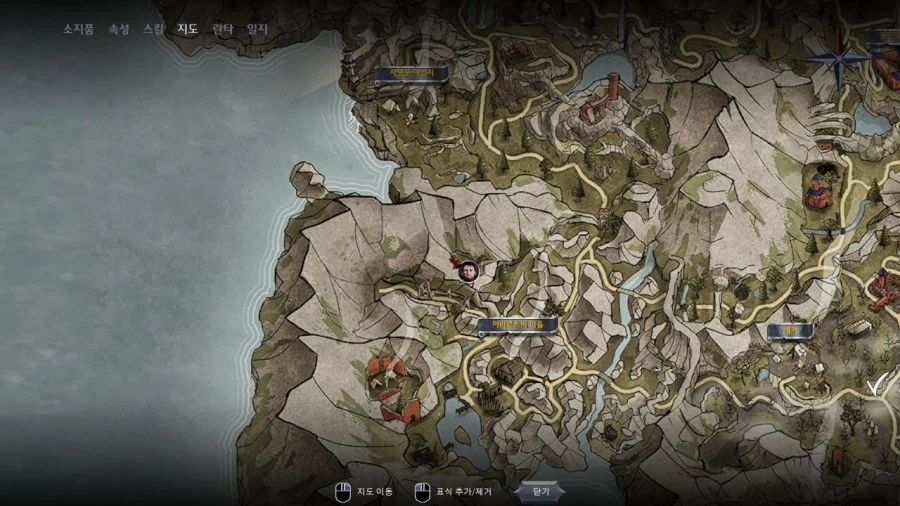Open the 속성 attributes tab

(118, 29)
